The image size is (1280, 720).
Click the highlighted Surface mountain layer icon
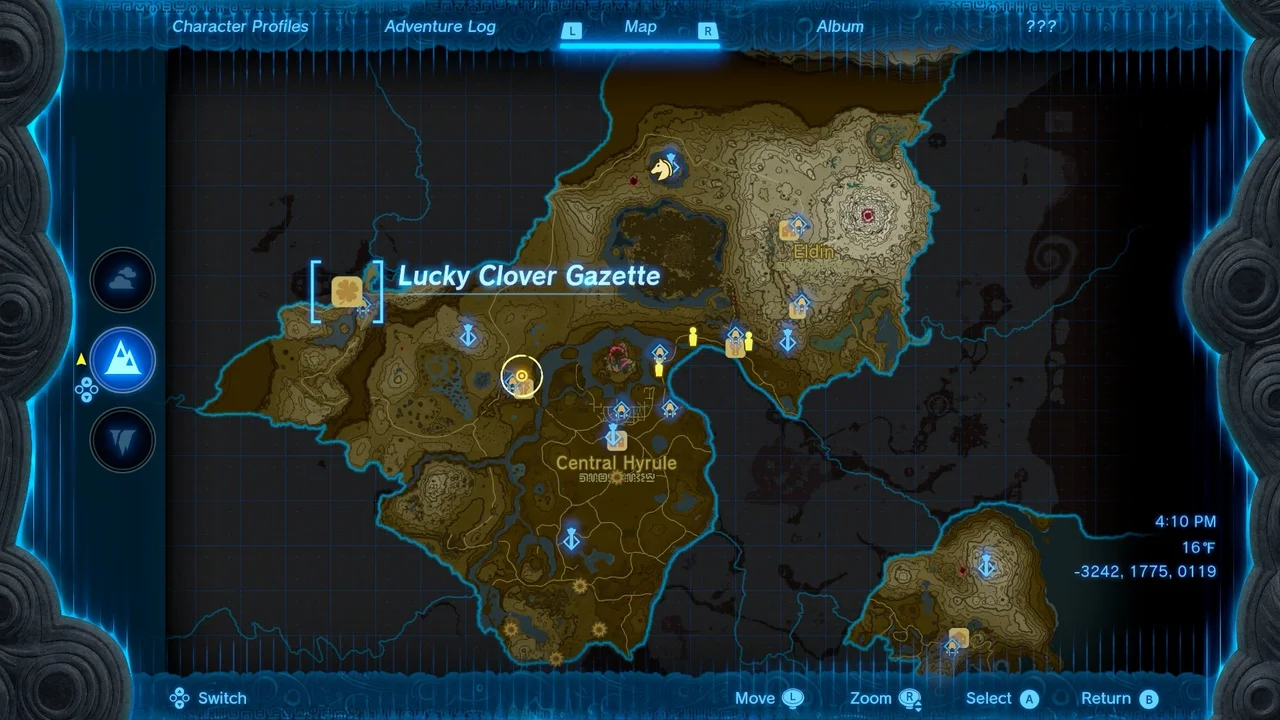122,362
